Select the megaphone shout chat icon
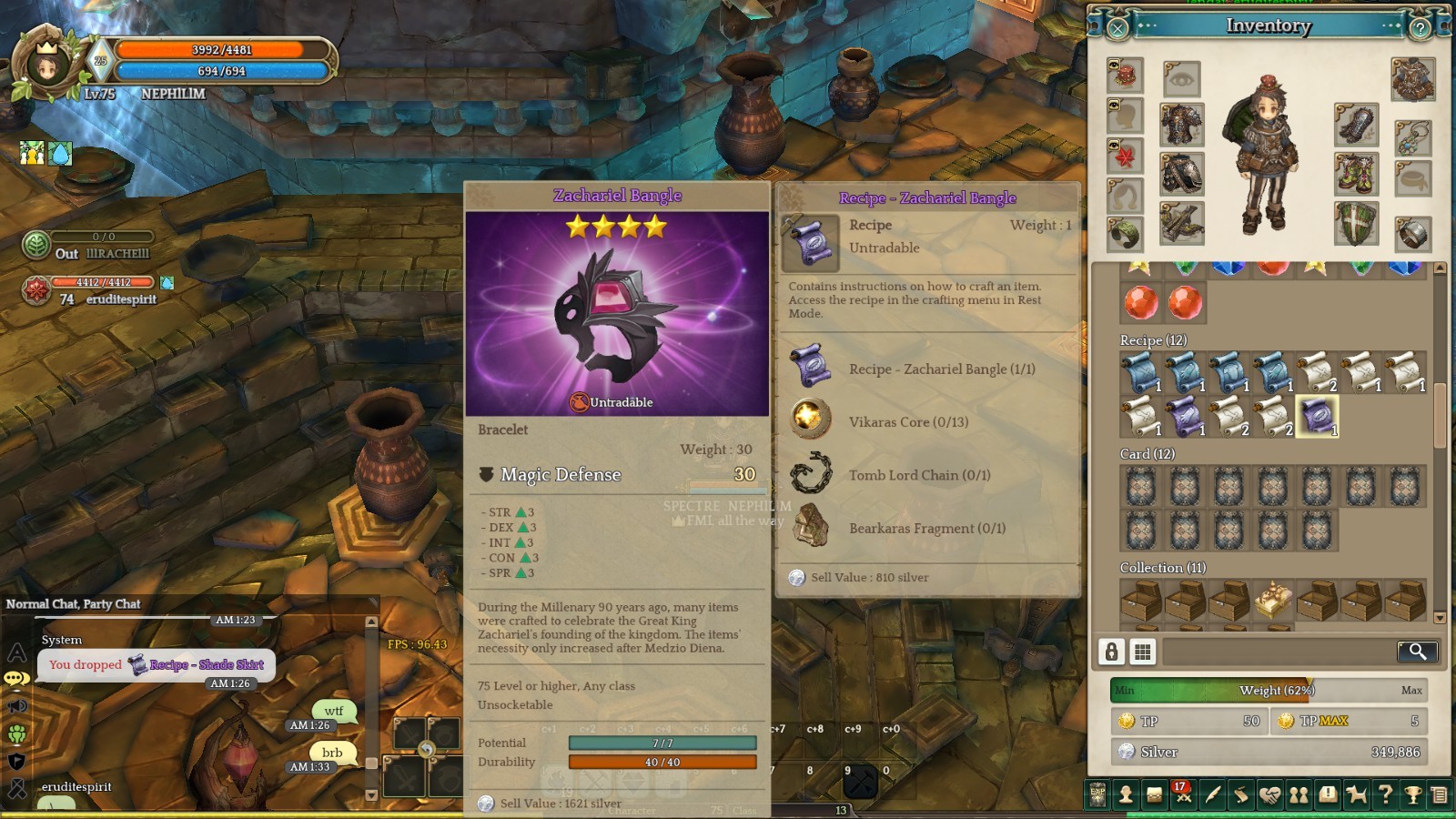This screenshot has width=1456, height=819. pyautogui.click(x=16, y=705)
